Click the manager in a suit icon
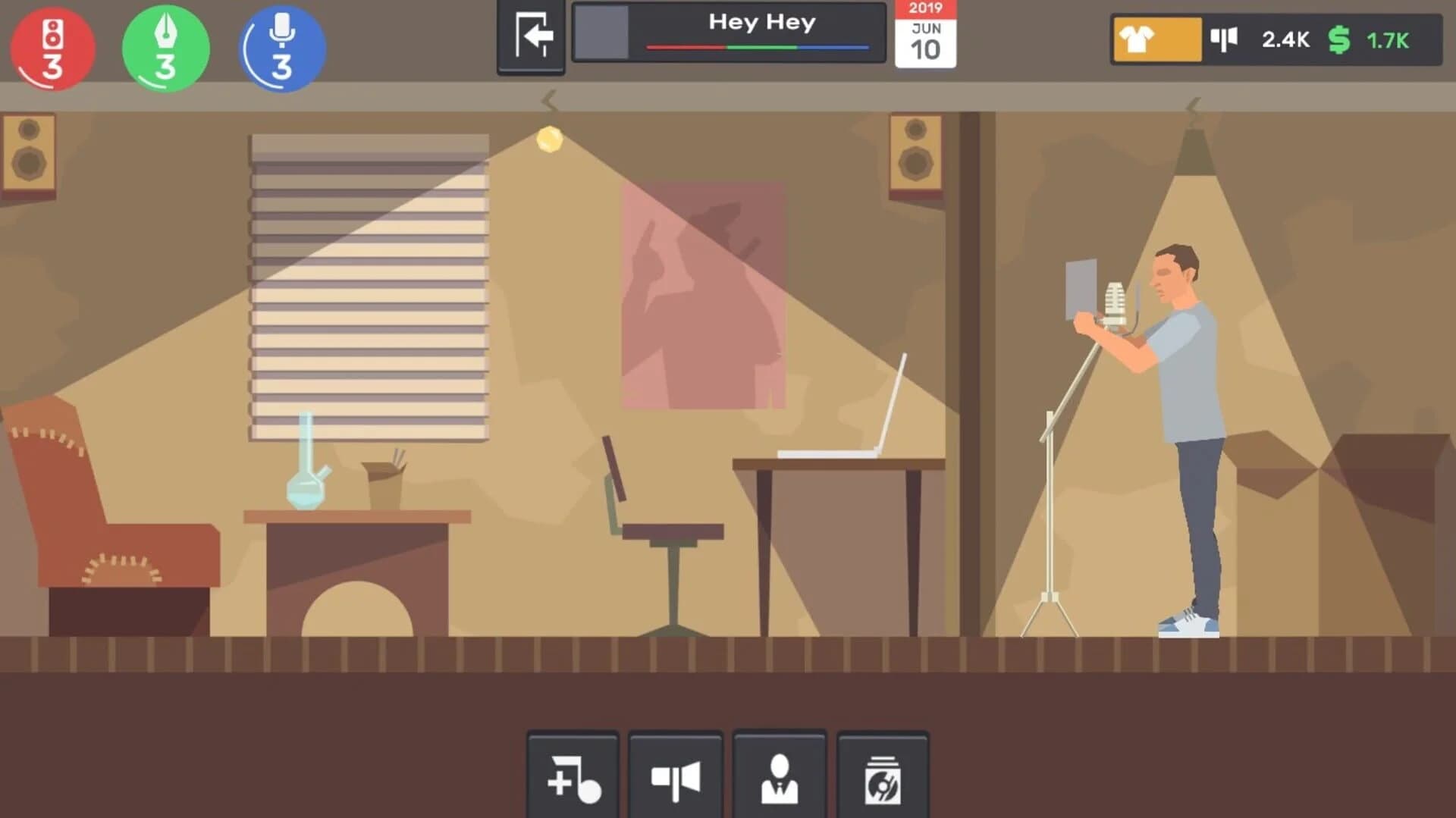This screenshot has width=1456, height=818. (x=780, y=775)
